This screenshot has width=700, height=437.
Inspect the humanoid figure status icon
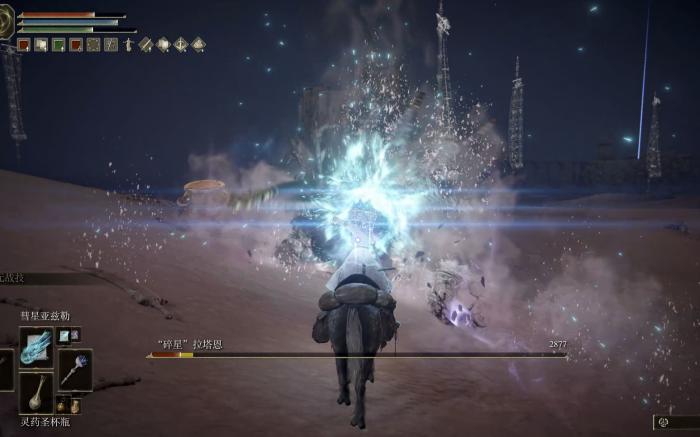(127, 44)
